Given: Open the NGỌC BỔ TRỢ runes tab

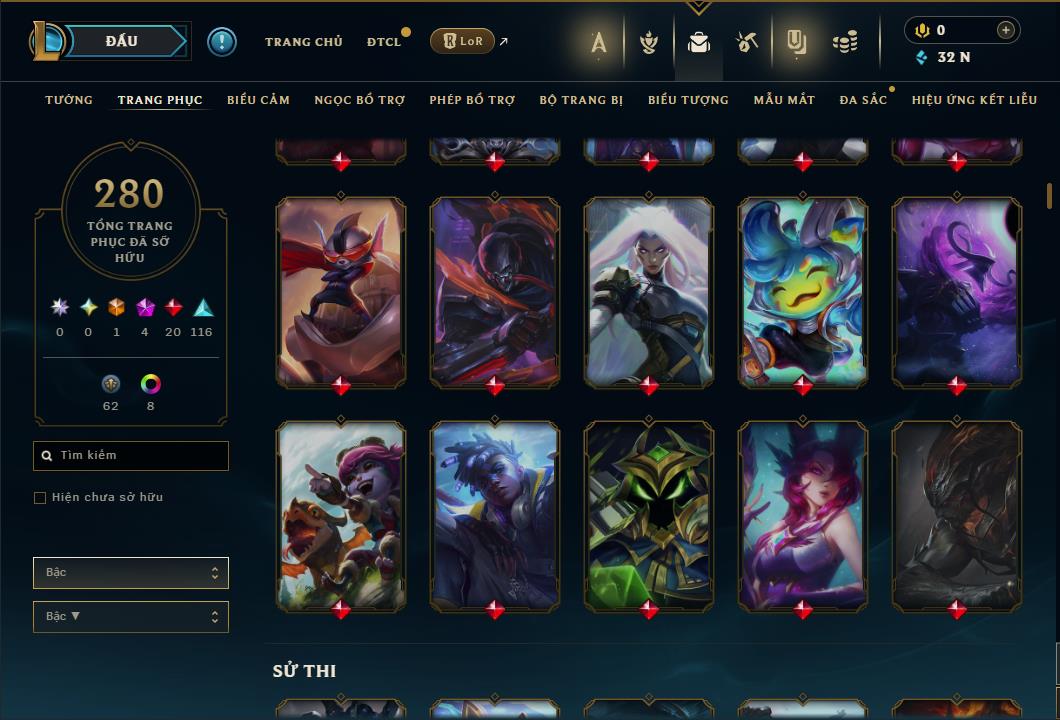Looking at the screenshot, I should 359,100.
